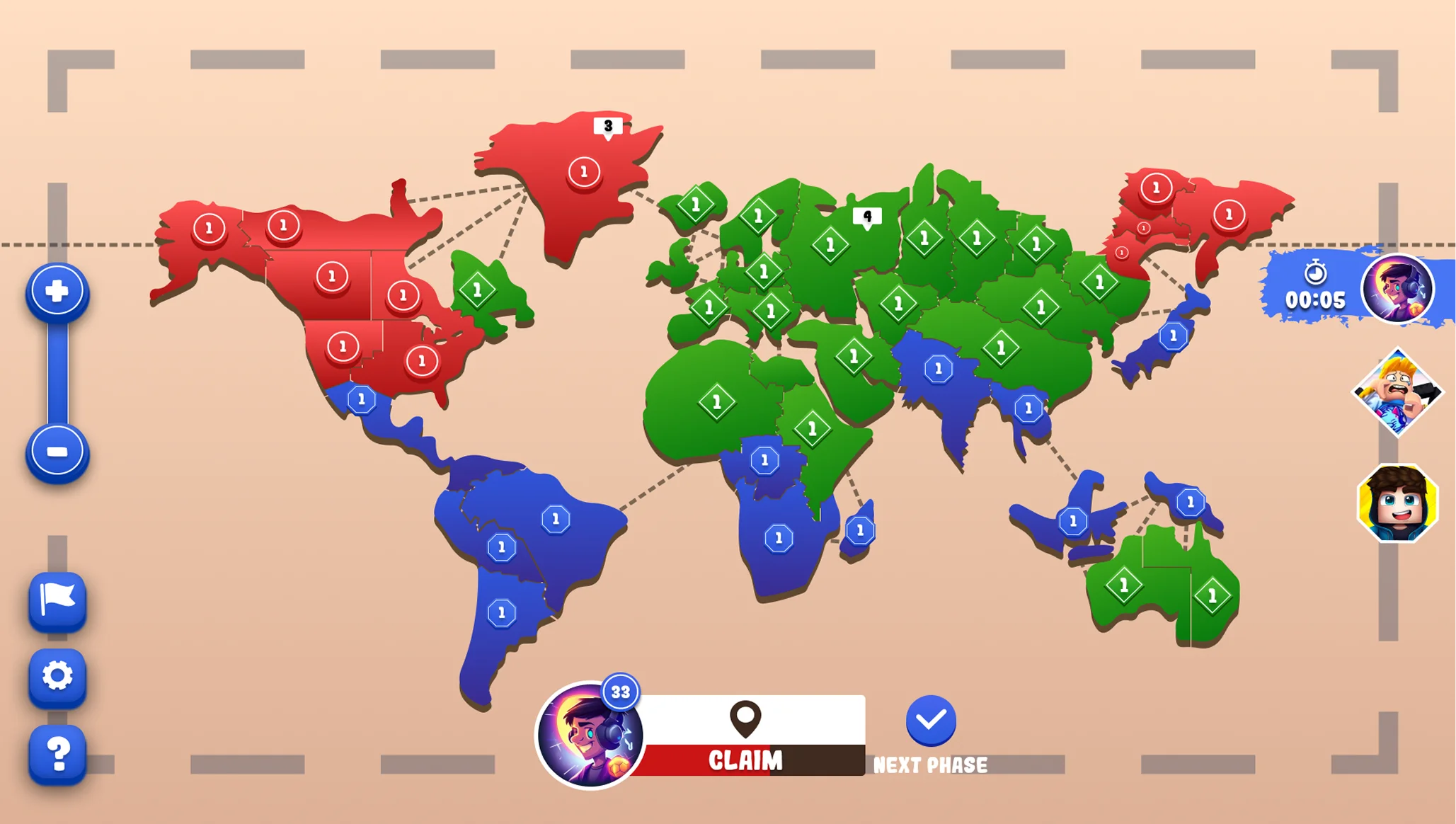Open help with the question mark button
This screenshot has width=1456, height=824.
(x=57, y=753)
